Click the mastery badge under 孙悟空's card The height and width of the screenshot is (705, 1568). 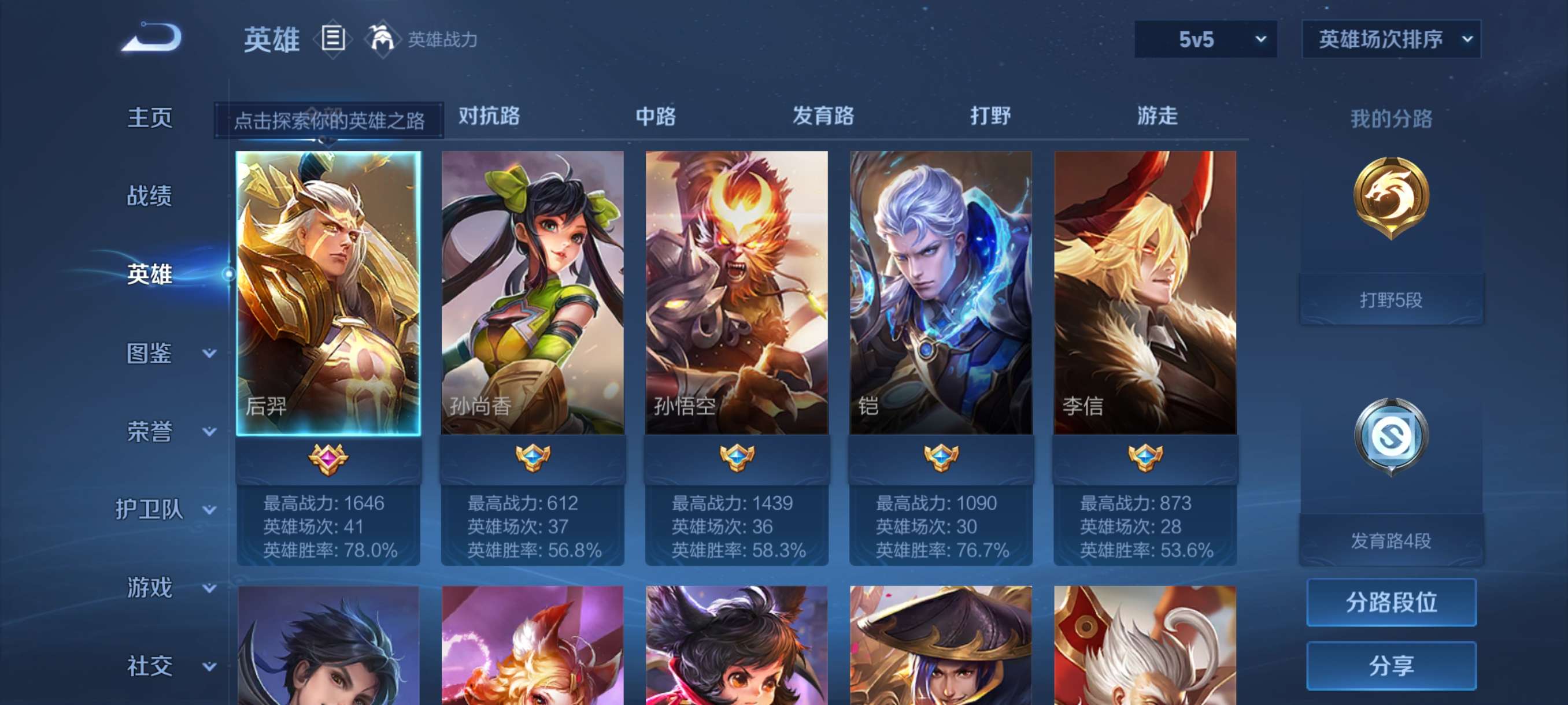(737, 461)
